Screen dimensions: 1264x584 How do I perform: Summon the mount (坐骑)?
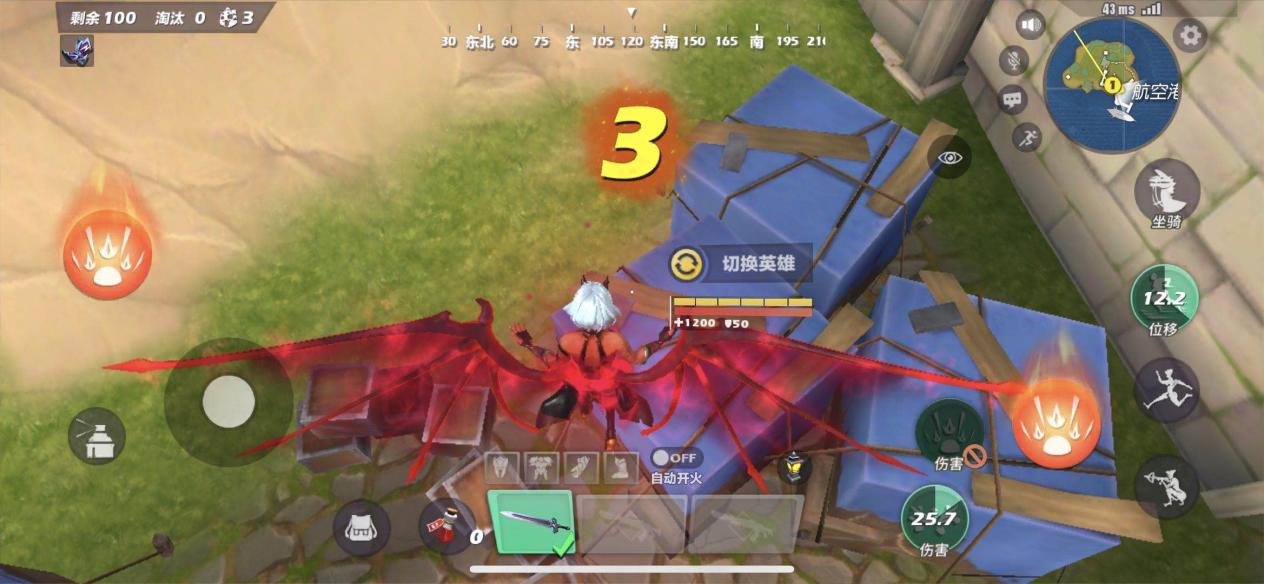pos(1166,192)
